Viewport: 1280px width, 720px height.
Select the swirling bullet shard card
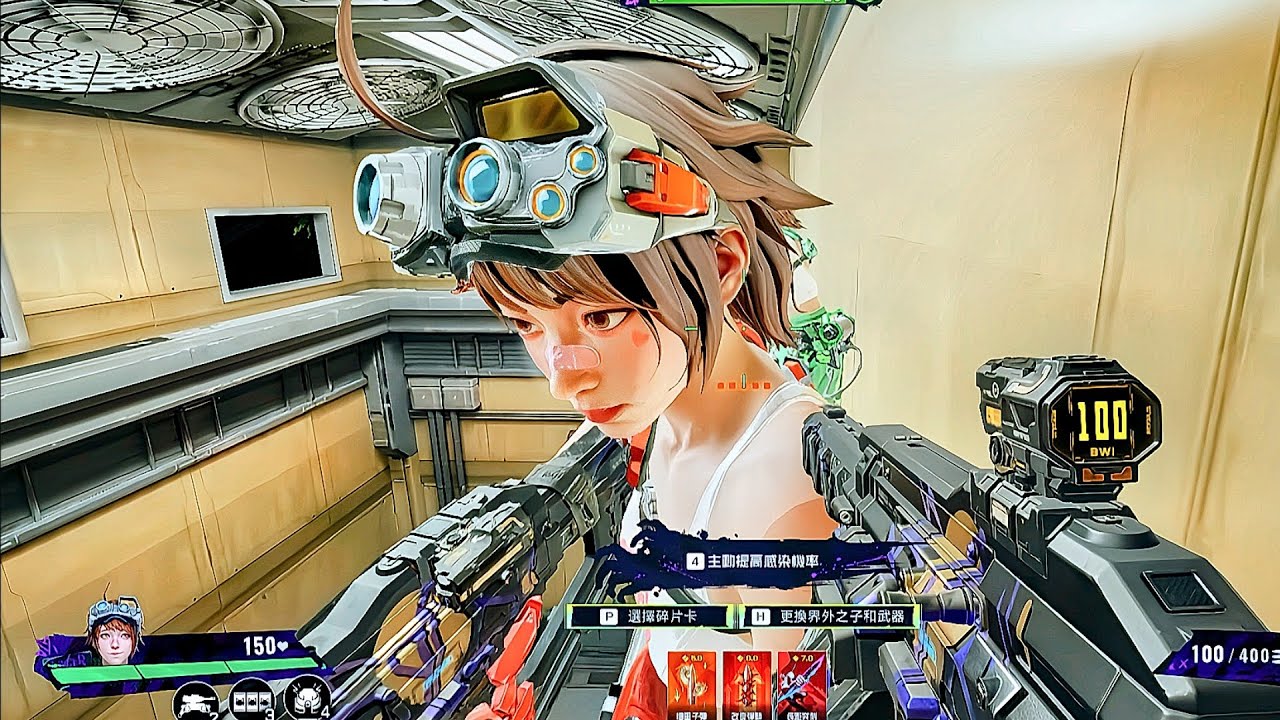[x=691, y=684]
